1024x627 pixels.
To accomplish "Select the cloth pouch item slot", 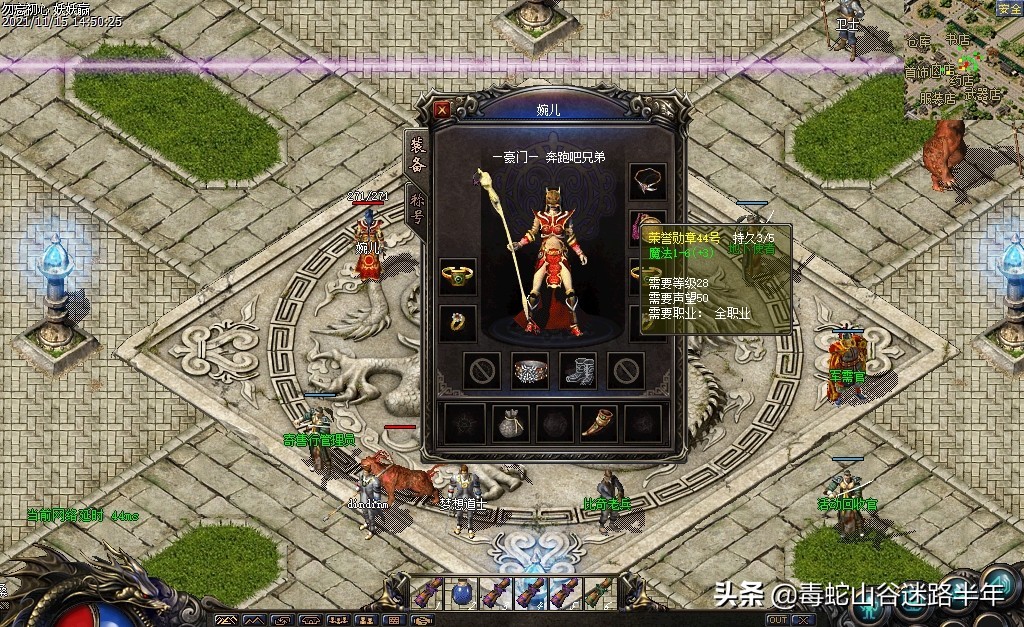I will [512, 423].
